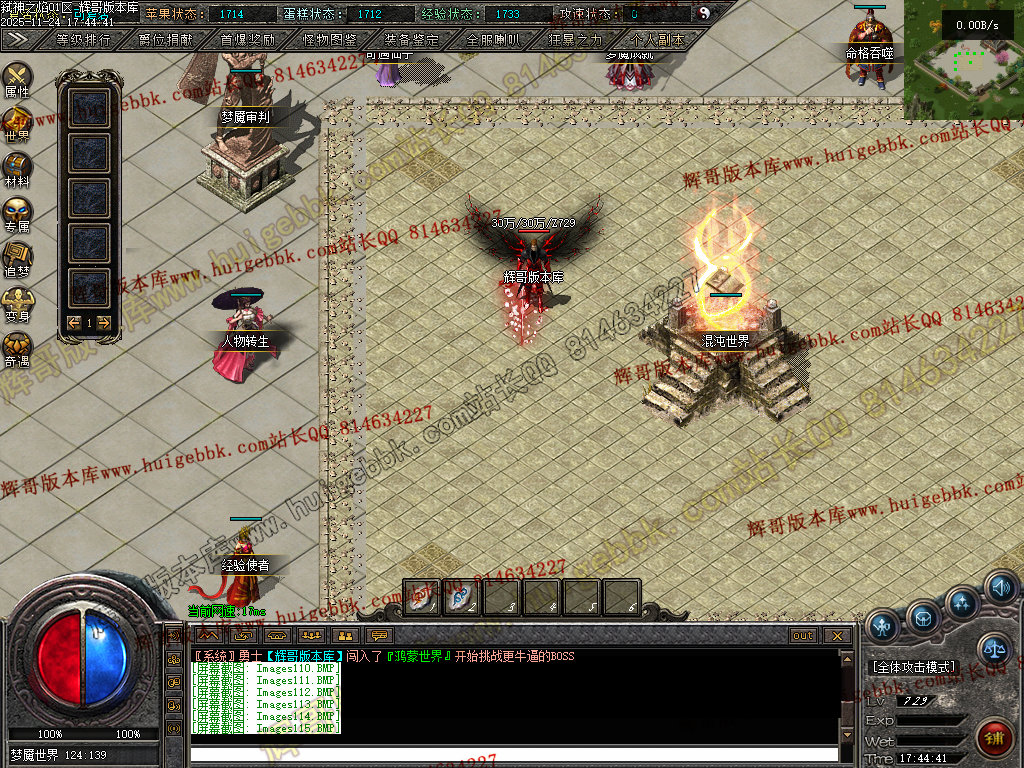This screenshot has width=1024, height=768.
Task: Select the 首爆奖励 reward menu
Action: click(x=247, y=40)
